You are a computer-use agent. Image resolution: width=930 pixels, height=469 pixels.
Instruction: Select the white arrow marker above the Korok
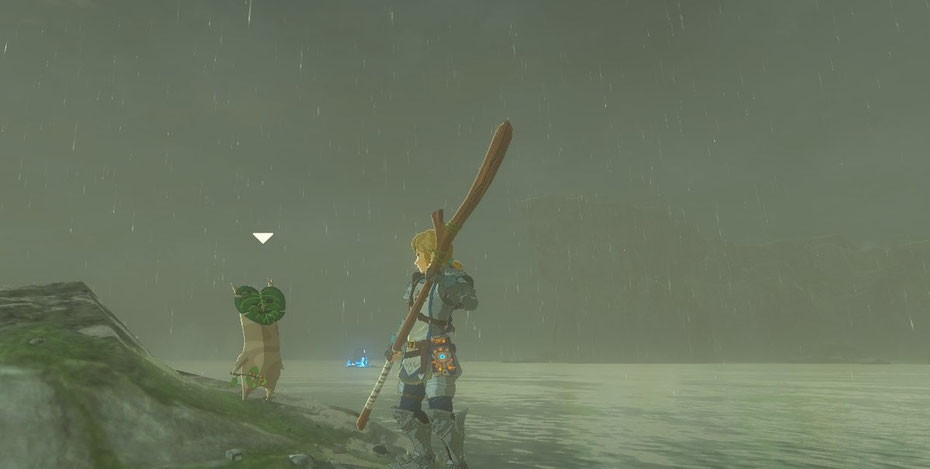pos(262,238)
